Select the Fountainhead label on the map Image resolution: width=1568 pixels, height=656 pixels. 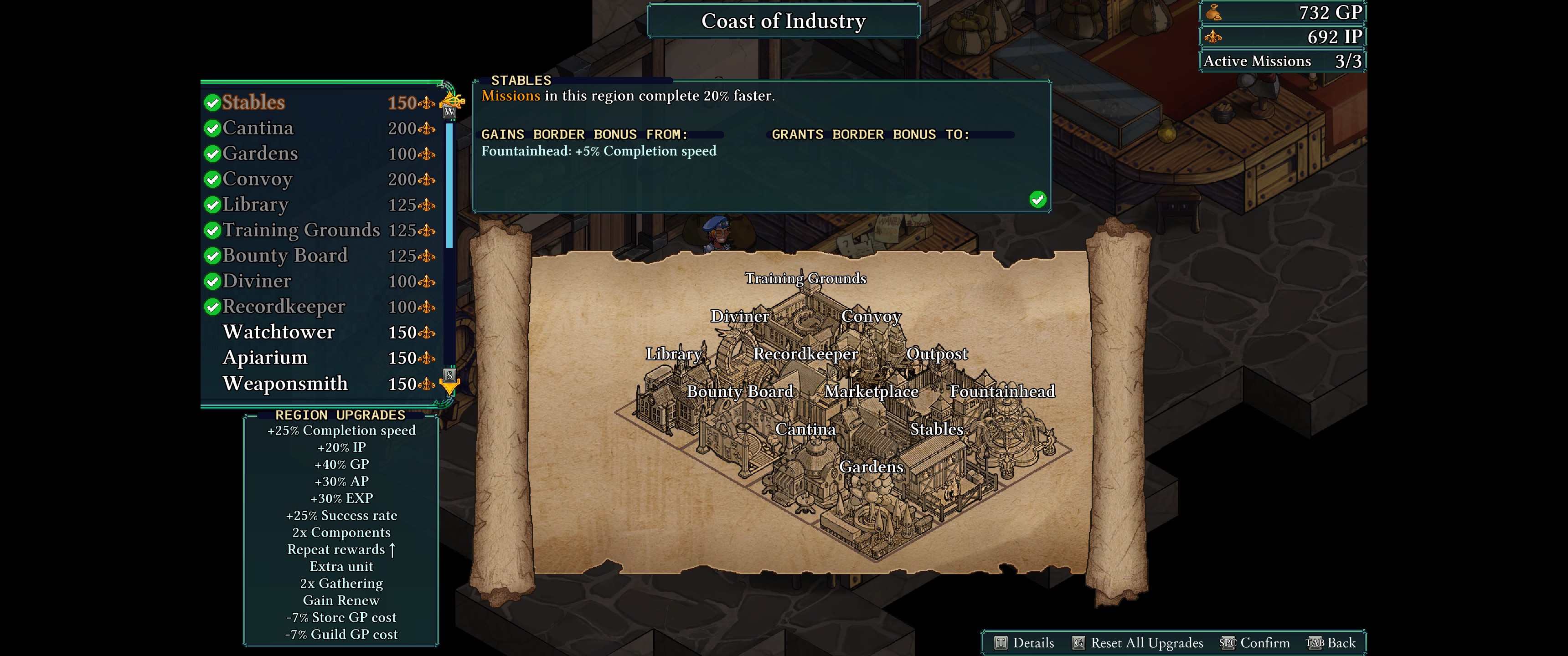(x=1002, y=391)
